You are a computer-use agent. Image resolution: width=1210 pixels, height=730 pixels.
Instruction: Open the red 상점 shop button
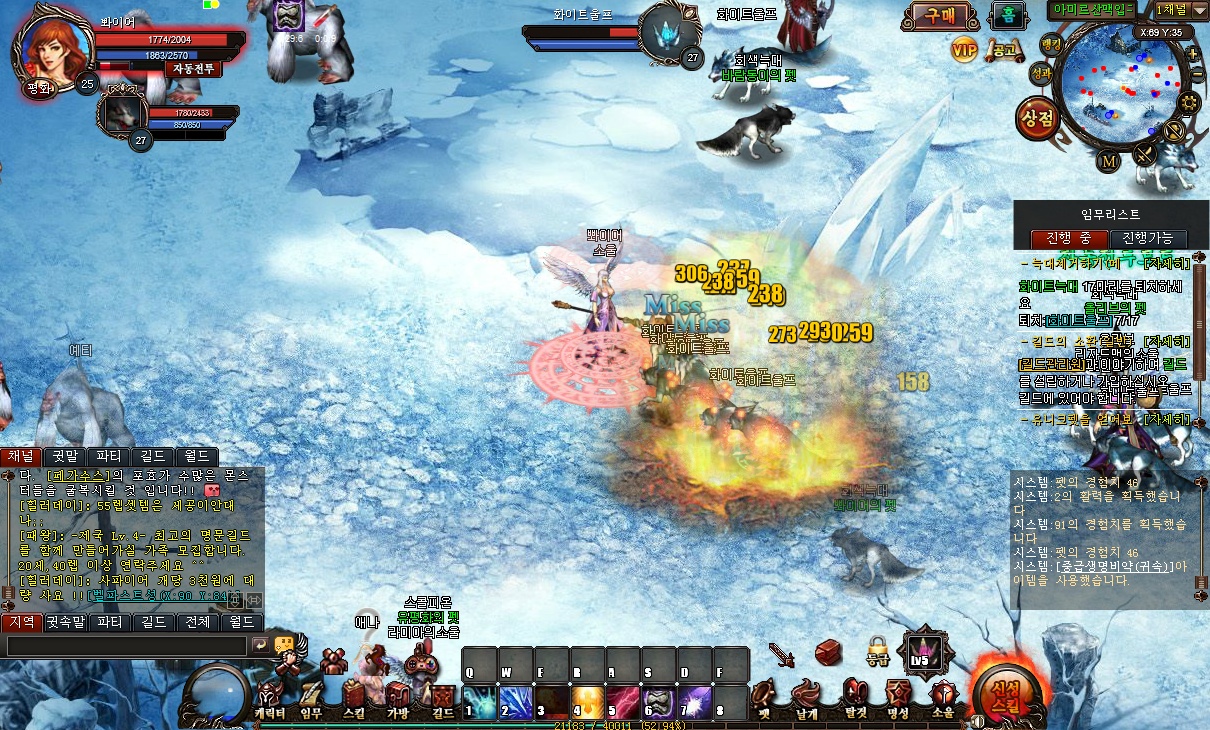[x=1037, y=119]
